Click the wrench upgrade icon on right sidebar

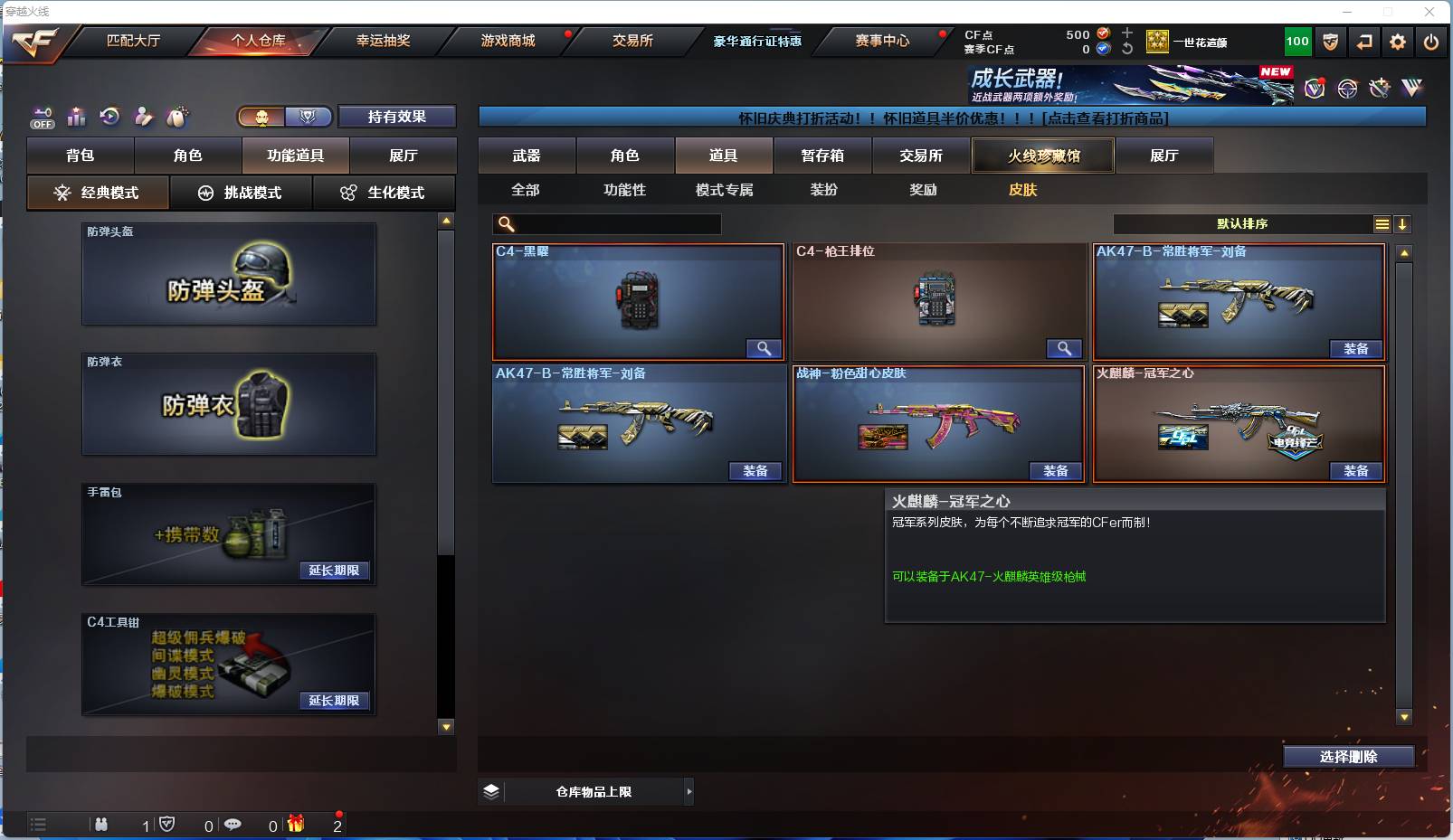click(x=1378, y=88)
